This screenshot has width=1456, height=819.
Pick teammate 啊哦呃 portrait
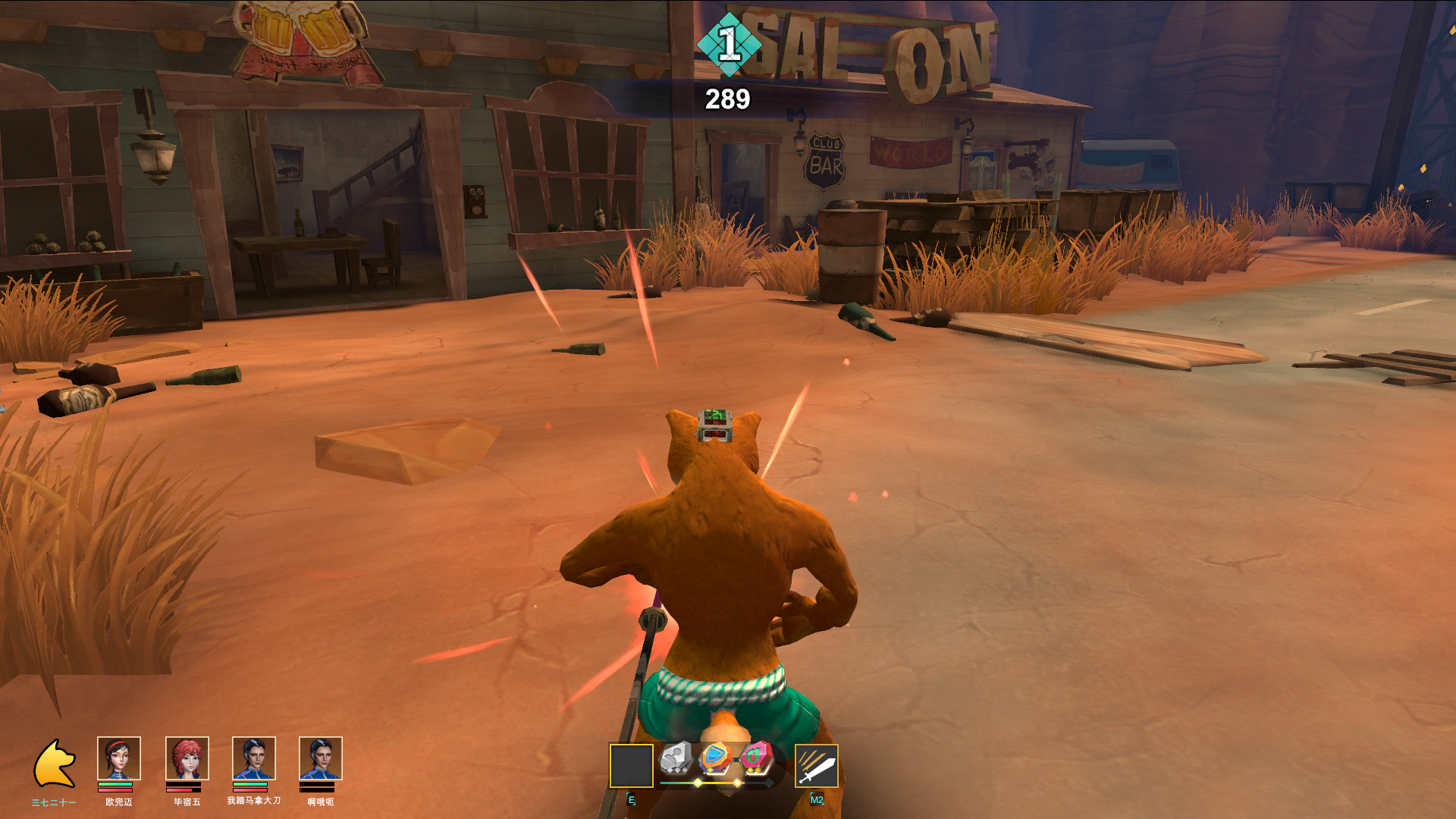coord(320,758)
